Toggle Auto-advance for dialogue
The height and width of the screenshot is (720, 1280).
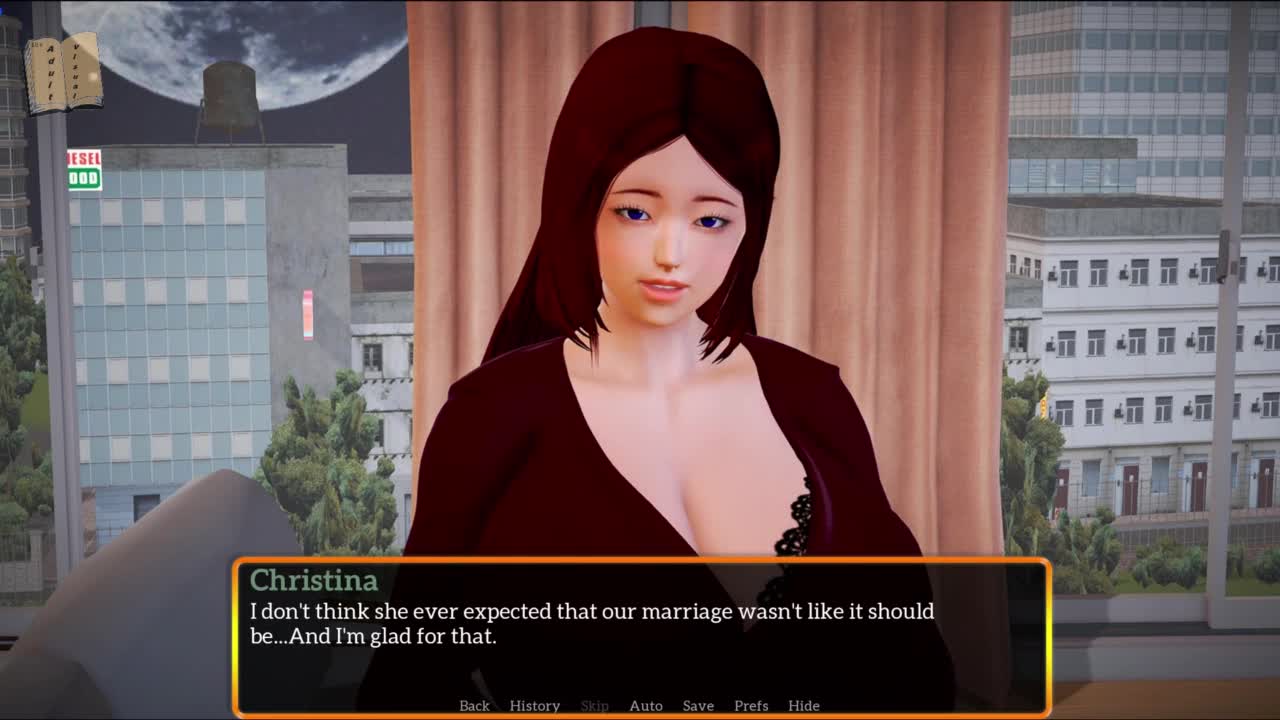[645, 705]
